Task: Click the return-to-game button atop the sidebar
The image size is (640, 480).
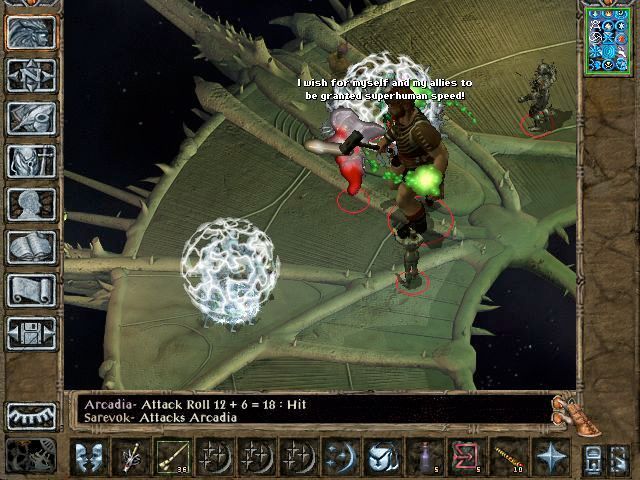Action: pyautogui.click(x=31, y=32)
